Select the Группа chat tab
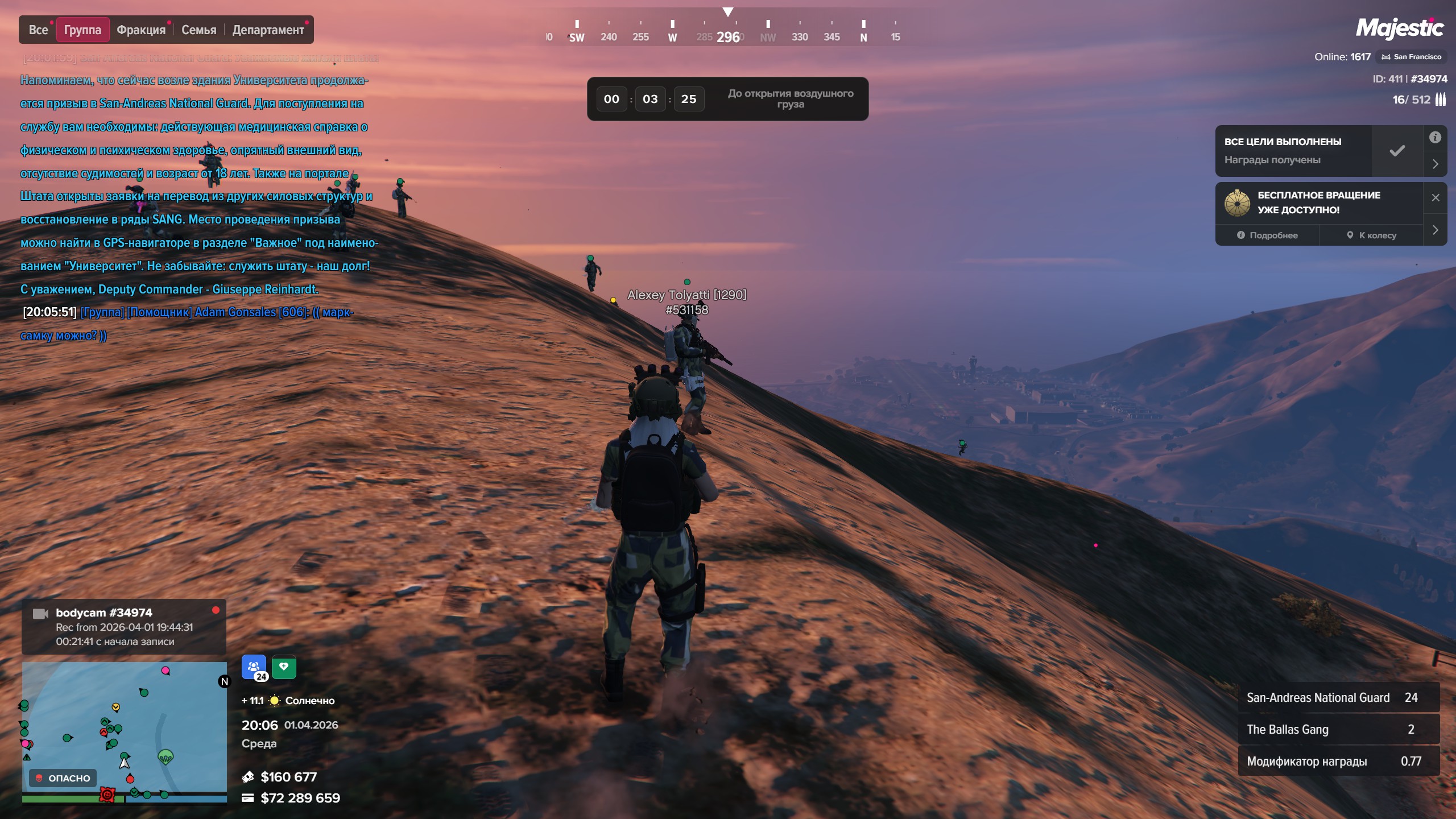This screenshot has height=819, width=1456. [82, 30]
